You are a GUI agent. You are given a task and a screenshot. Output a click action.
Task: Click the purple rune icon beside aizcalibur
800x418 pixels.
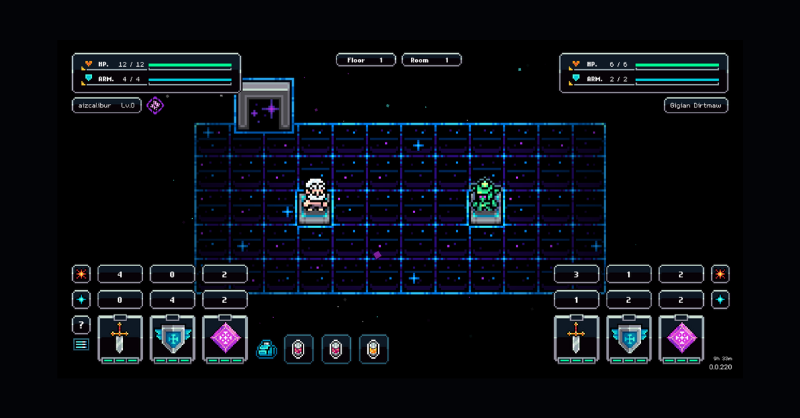coord(155,105)
